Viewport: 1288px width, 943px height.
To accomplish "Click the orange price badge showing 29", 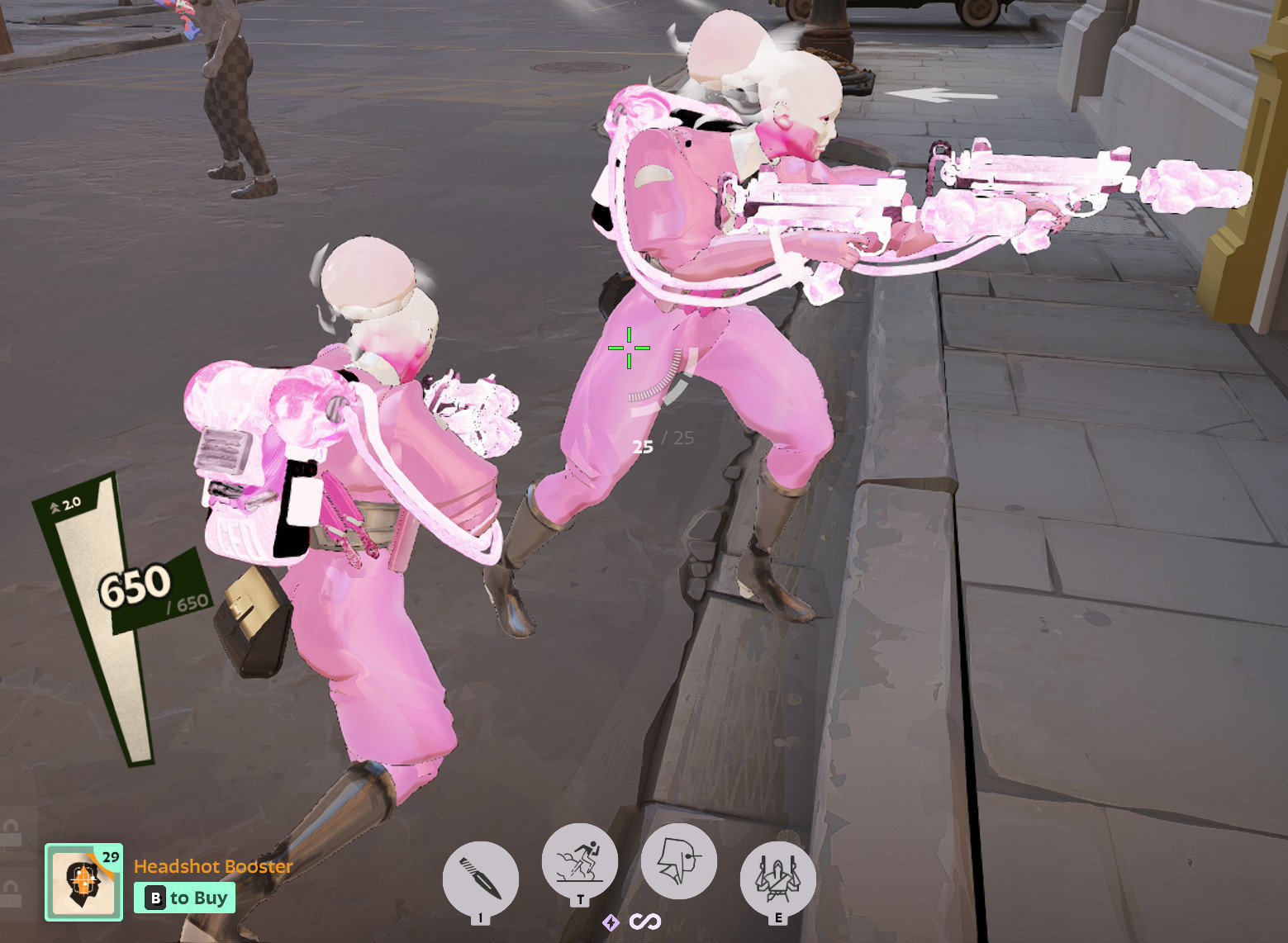I will coord(110,859).
